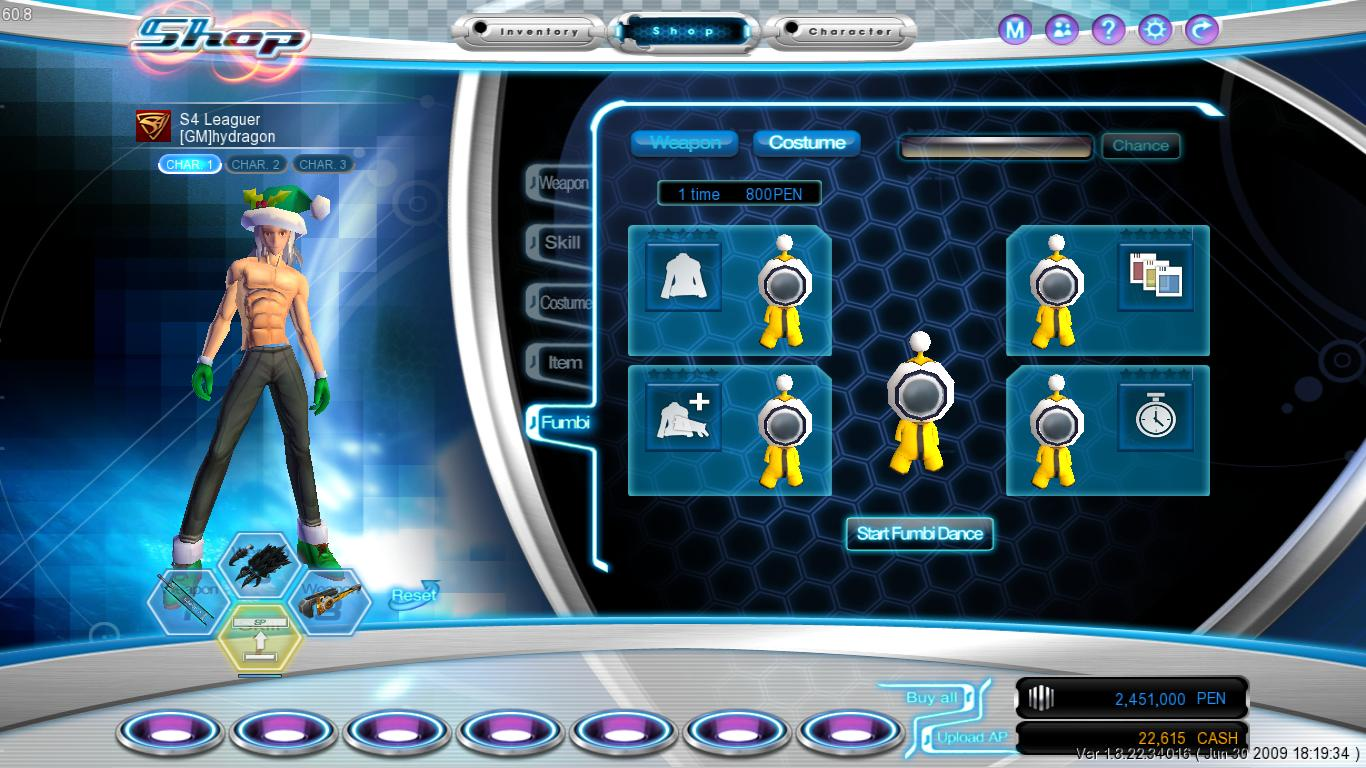Open the help question mark
The width and height of the screenshot is (1366, 768).
tap(1108, 30)
